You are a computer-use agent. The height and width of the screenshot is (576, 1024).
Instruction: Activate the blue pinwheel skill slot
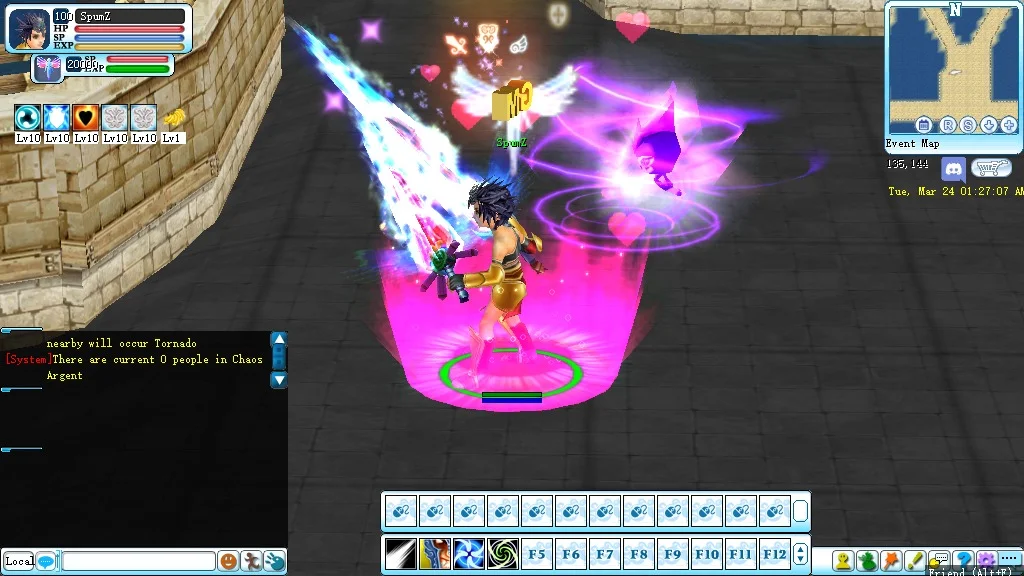pyautogui.click(x=468, y=553)
